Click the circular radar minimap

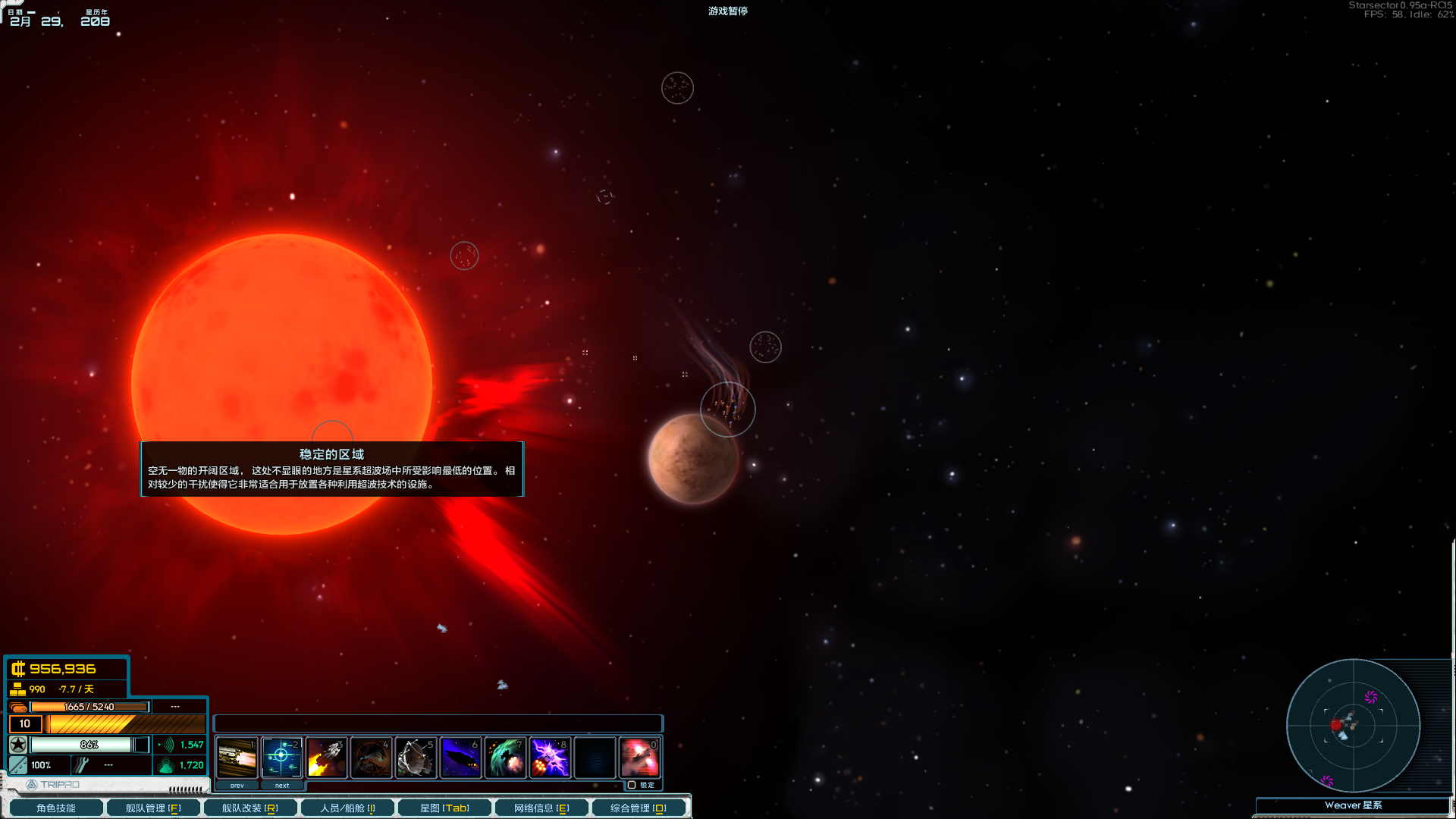(1353, 726)
